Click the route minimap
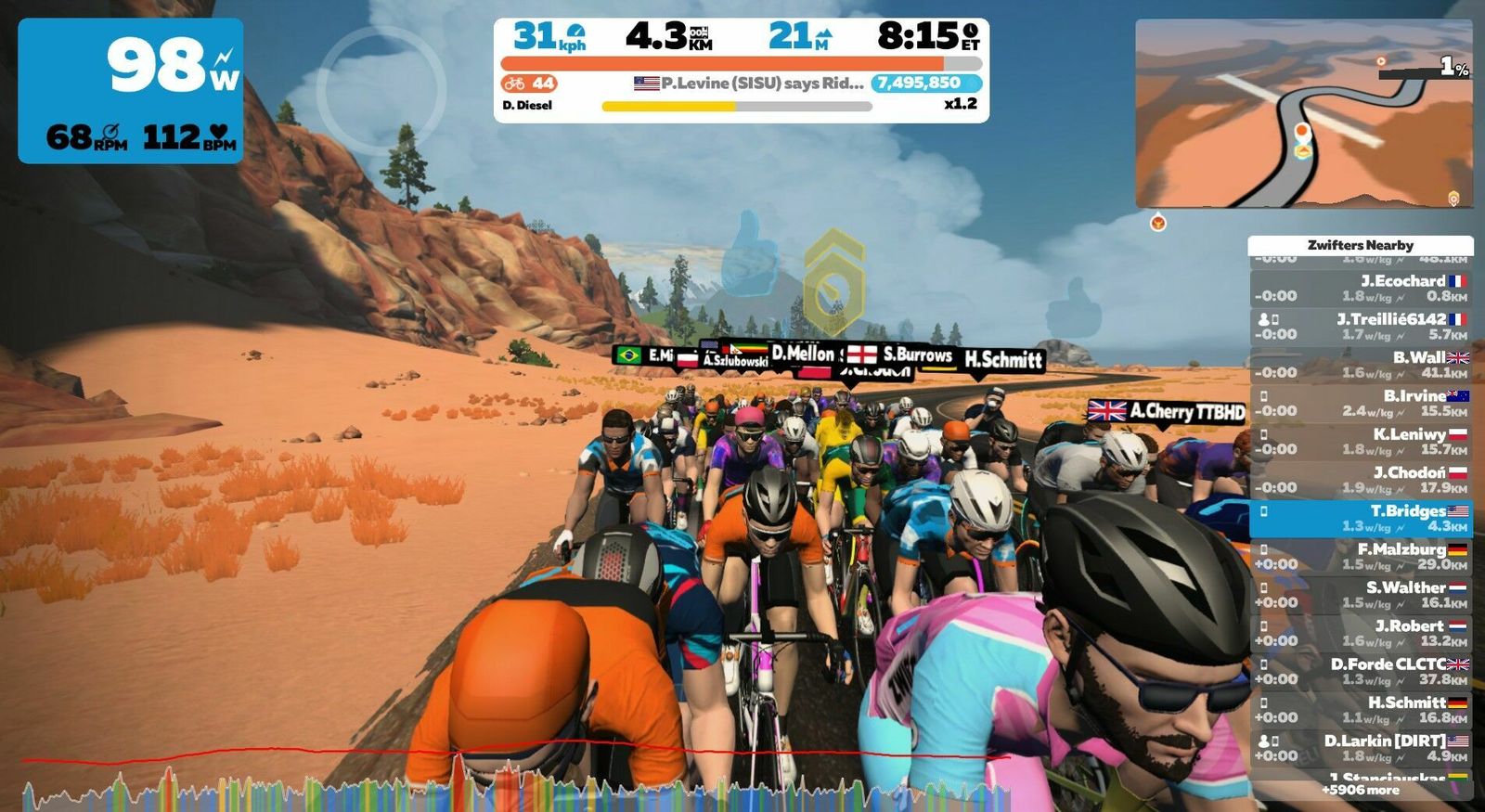This screenshot has width=1485, height=812. [x=1303, y=113]
